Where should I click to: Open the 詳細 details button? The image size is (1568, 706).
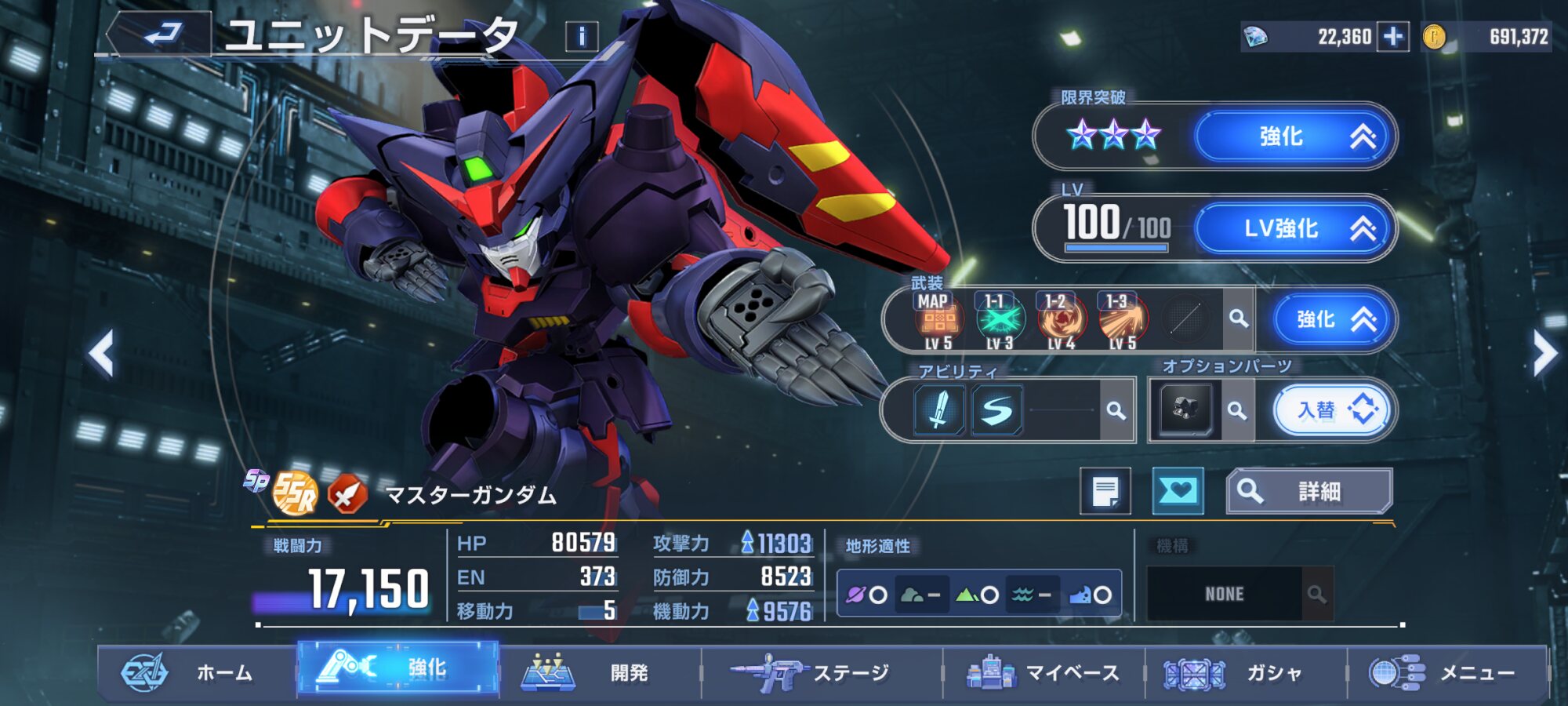1309,492
